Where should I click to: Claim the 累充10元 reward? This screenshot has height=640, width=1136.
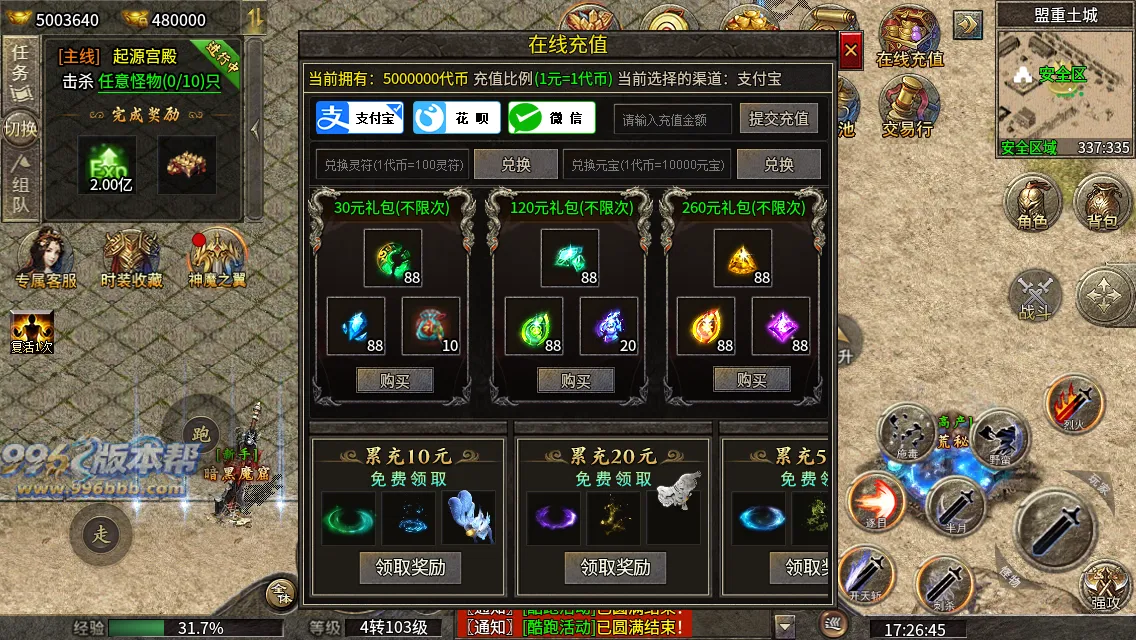(410, 567)
